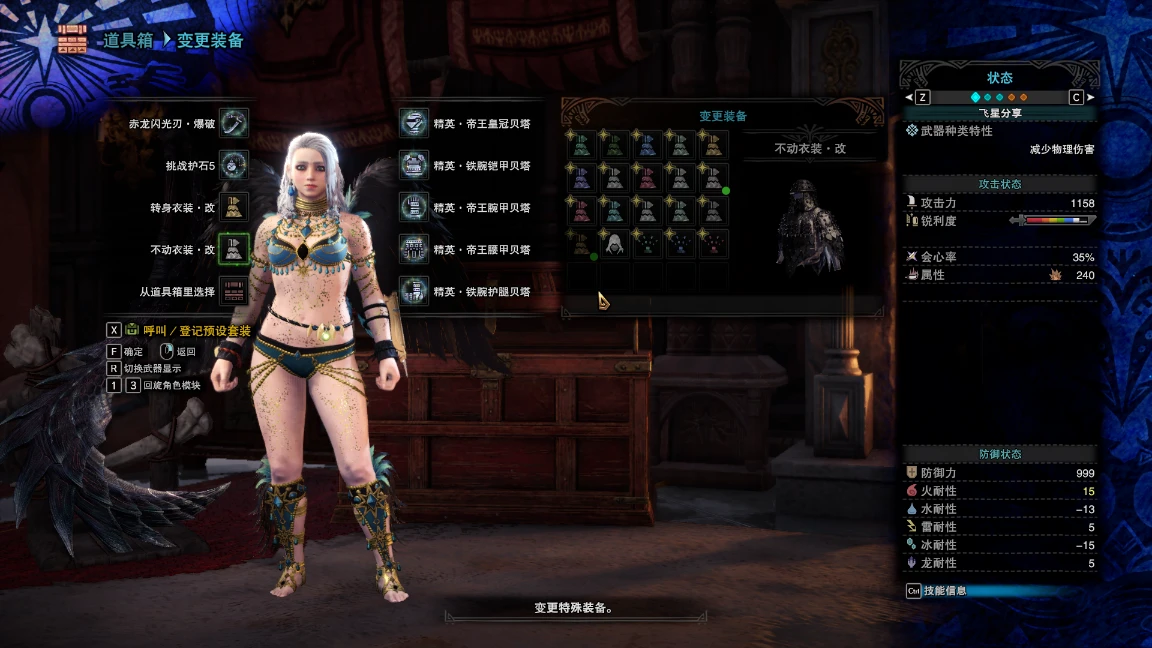The width and height of the screenshot is (1152, 648).
Task: Choose the green sparkle booster tool
Action: point(648,244)
